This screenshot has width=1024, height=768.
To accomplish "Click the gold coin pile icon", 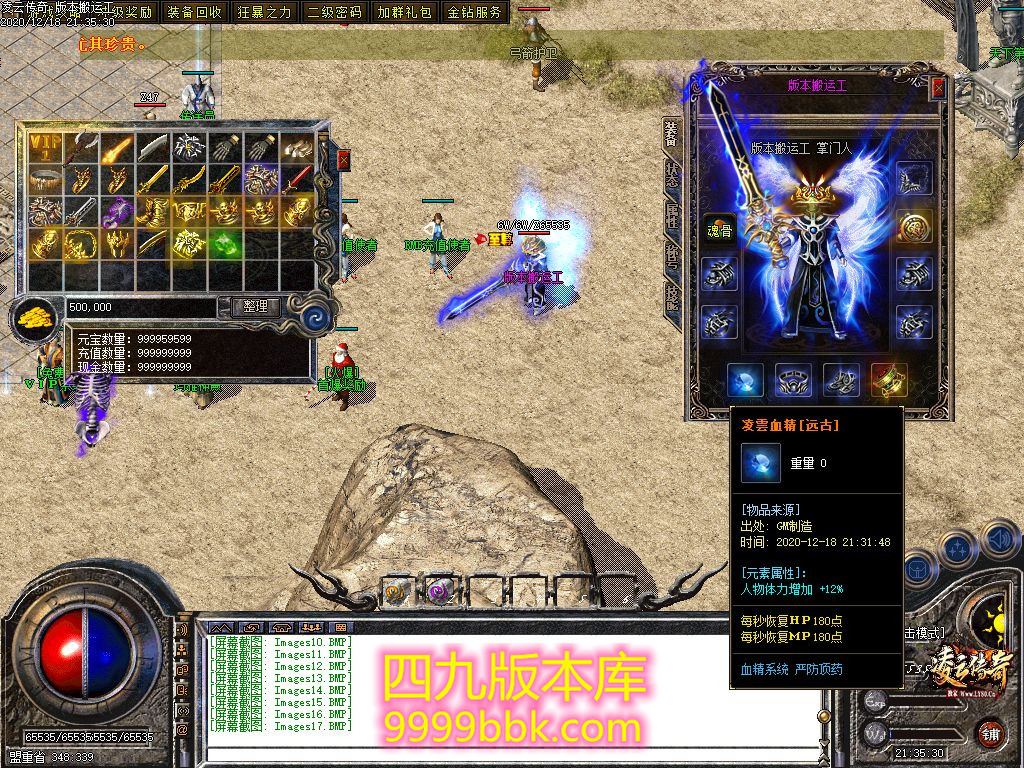I will point(35,318).
